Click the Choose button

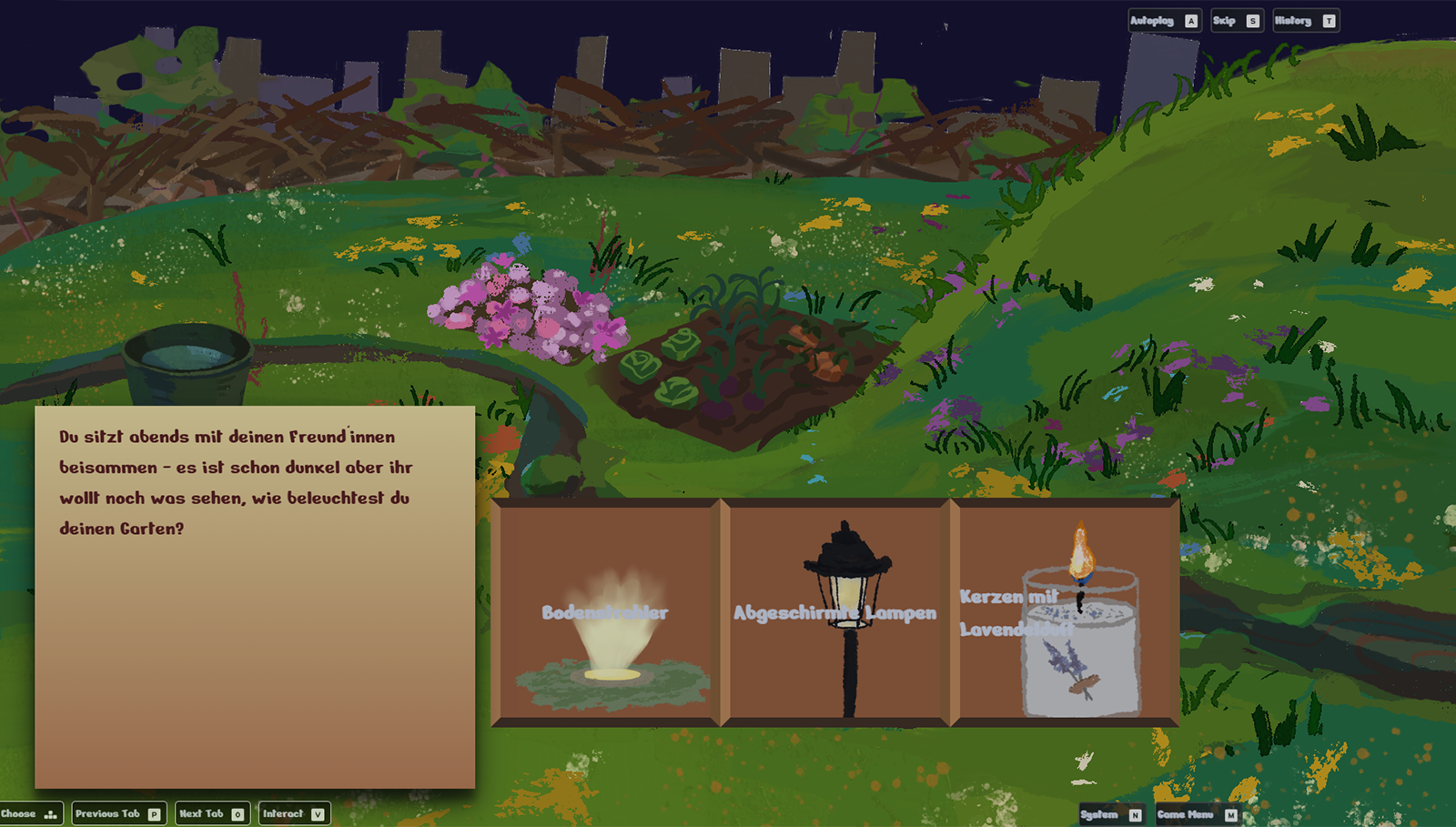click(x=29, y=813)
